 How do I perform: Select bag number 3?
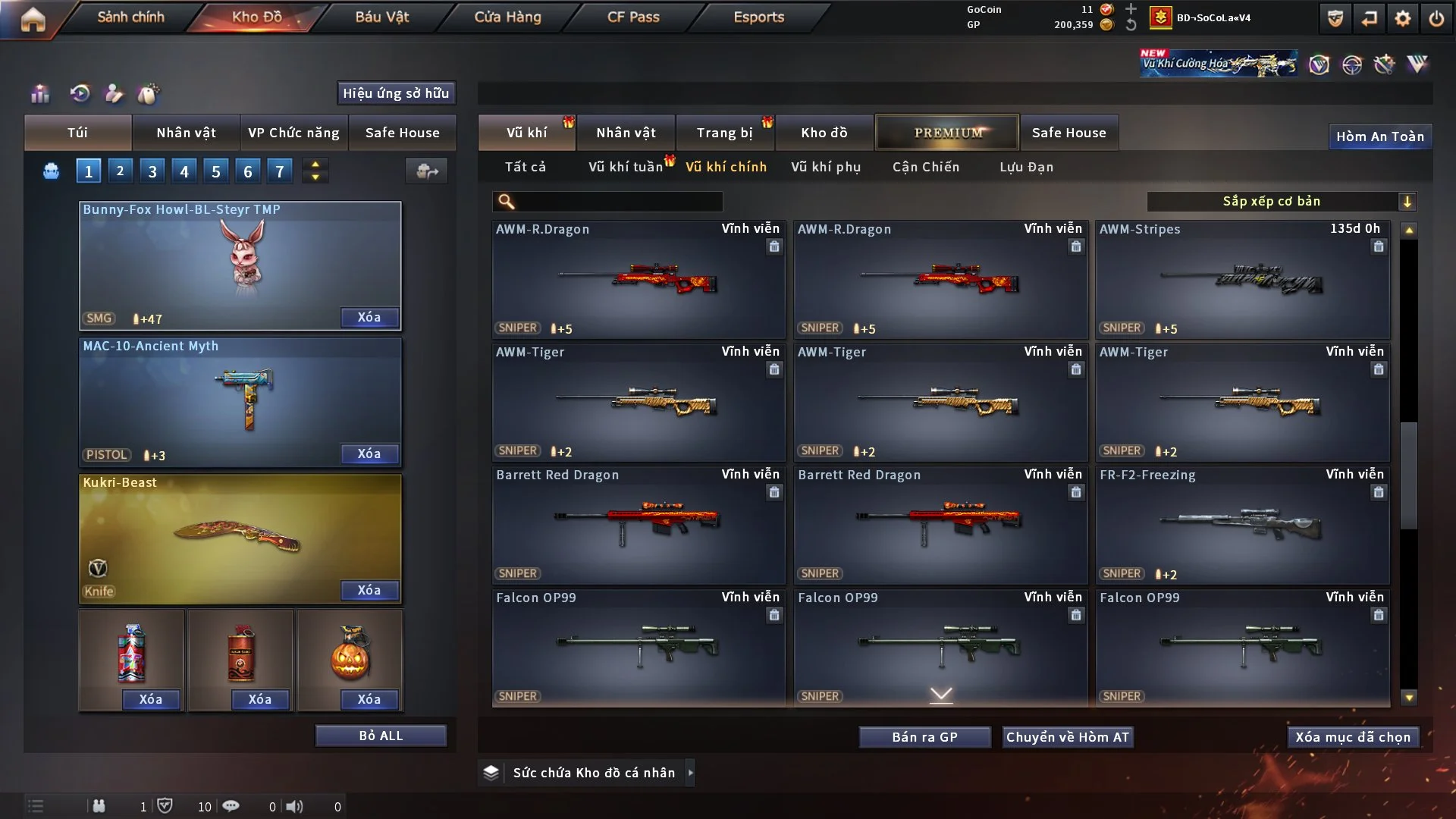(x=152, y=171)
